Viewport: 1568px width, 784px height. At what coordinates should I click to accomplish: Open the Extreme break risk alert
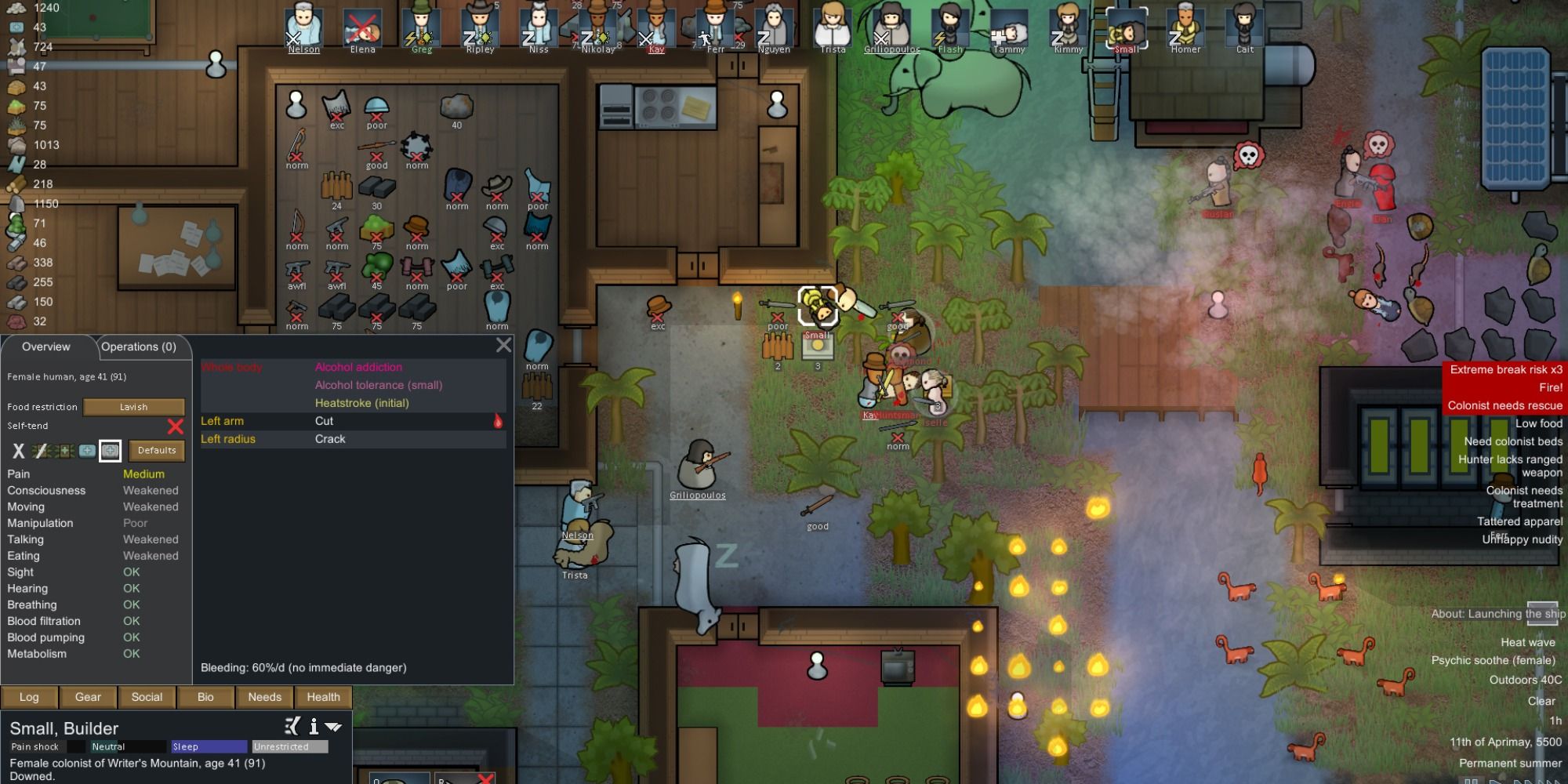click(1505, 370)
